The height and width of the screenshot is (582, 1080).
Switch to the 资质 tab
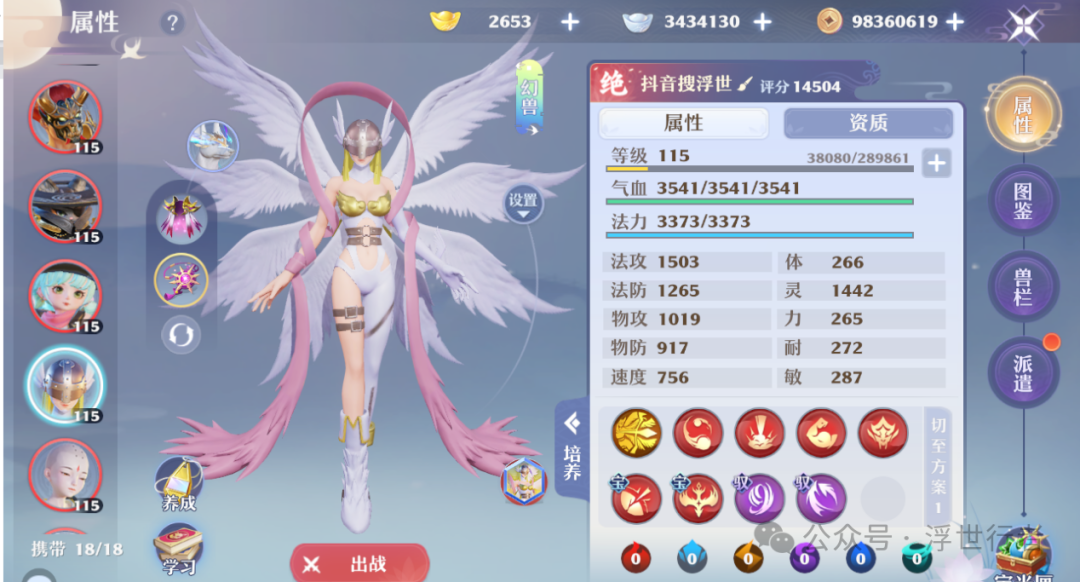click(867, 123)
